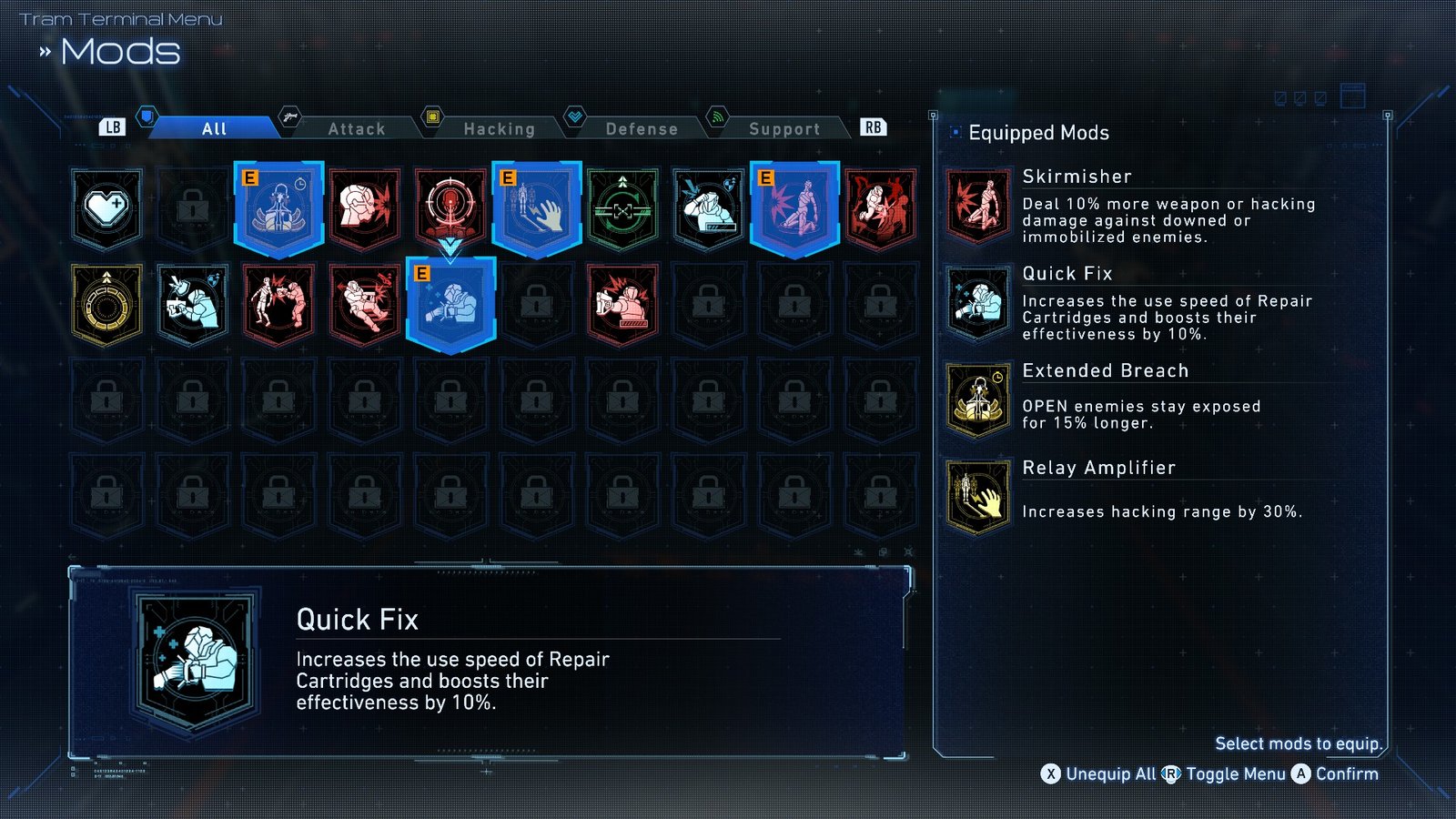Select the Relay Amplifier hand mod in the grid
The width and height of the screenshot is (1456, 819).
pyautogui.click(x=539, y=209)
